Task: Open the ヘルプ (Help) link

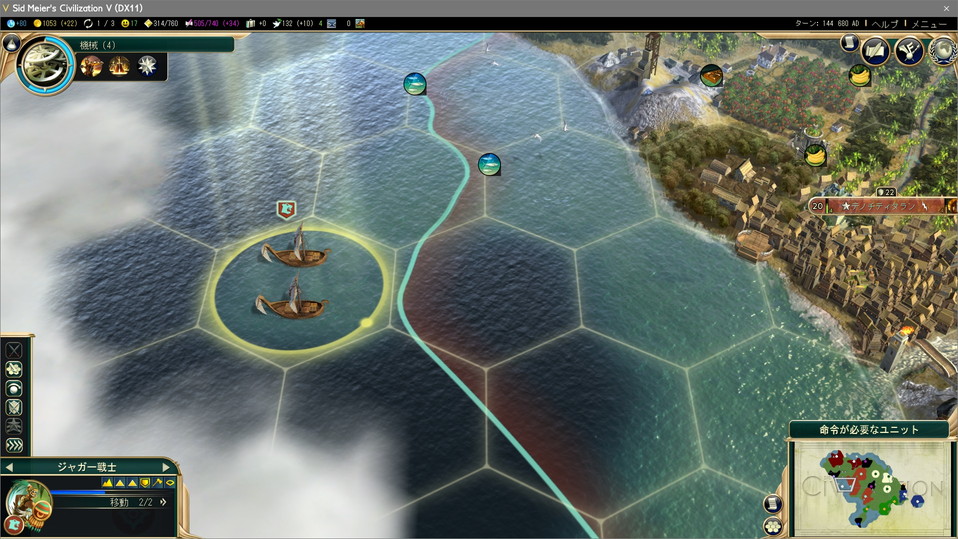Action: 885,23
